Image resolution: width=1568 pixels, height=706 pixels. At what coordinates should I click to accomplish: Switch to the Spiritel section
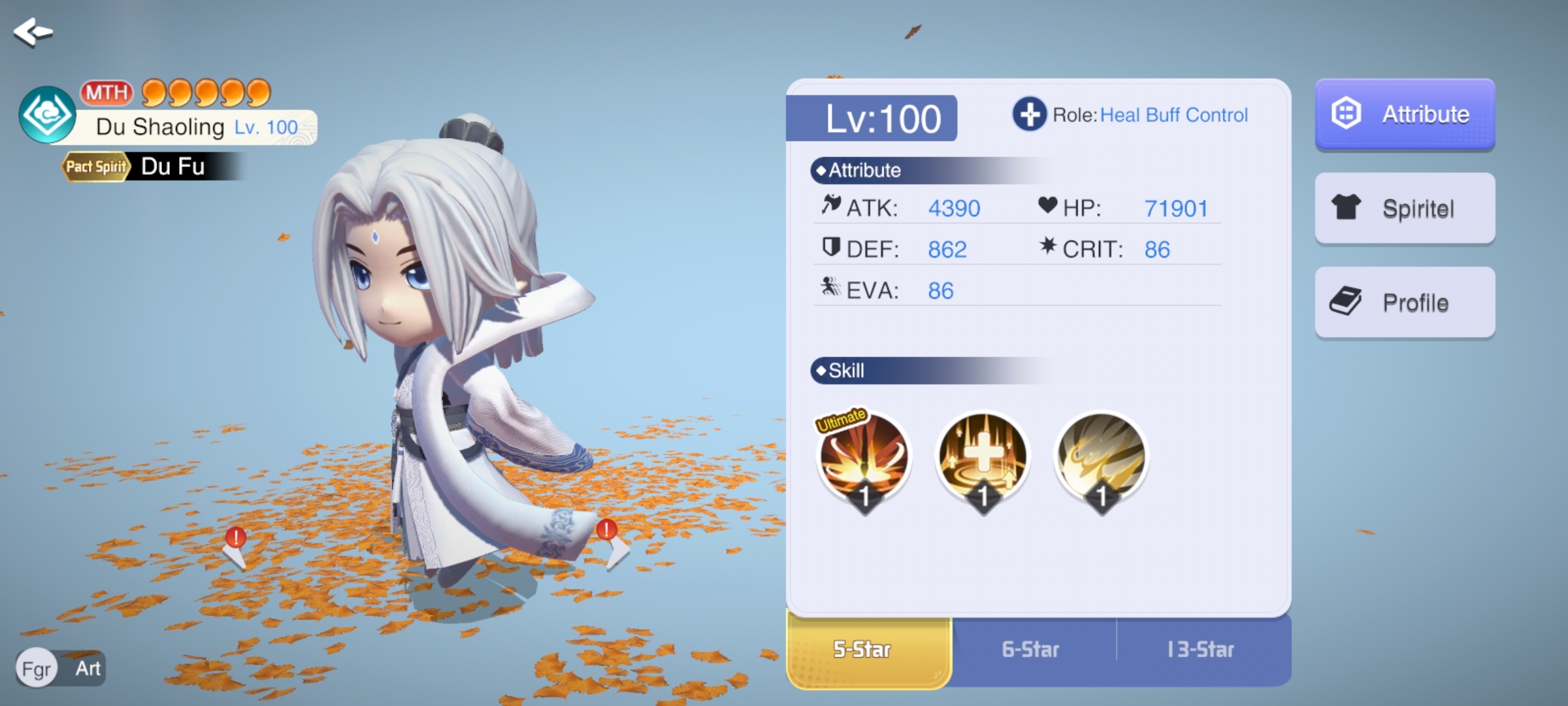pos(1405,209)
